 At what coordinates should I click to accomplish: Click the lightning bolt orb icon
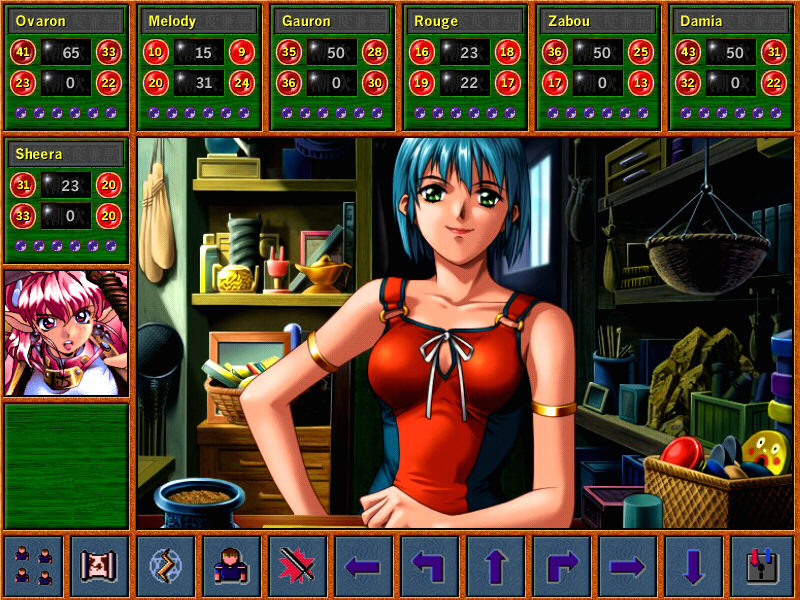[165, 566]
